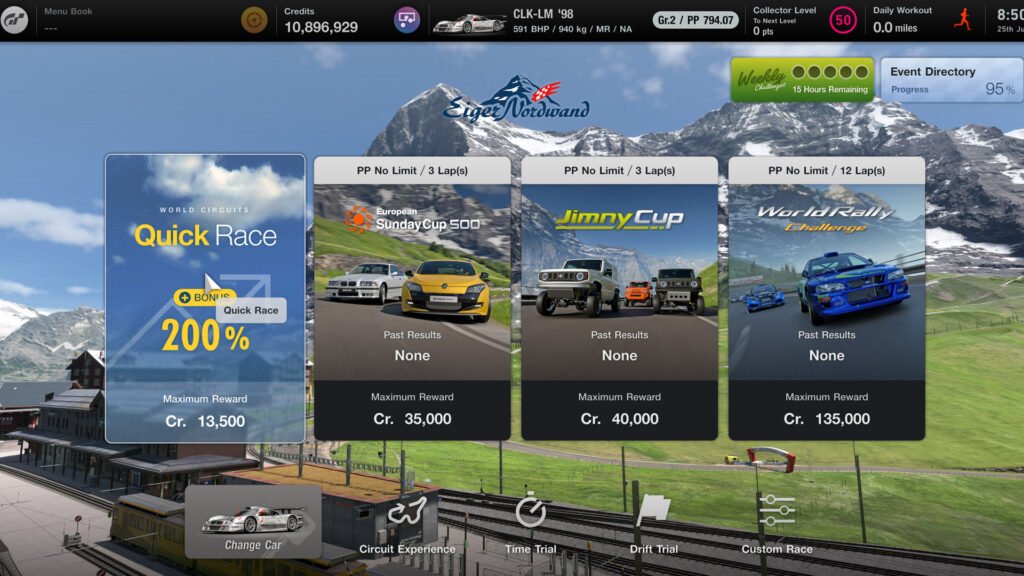The height and width of the screenshot is (576, 1024).
Task: Show the Event Directory progress
Action: (951, 80)
